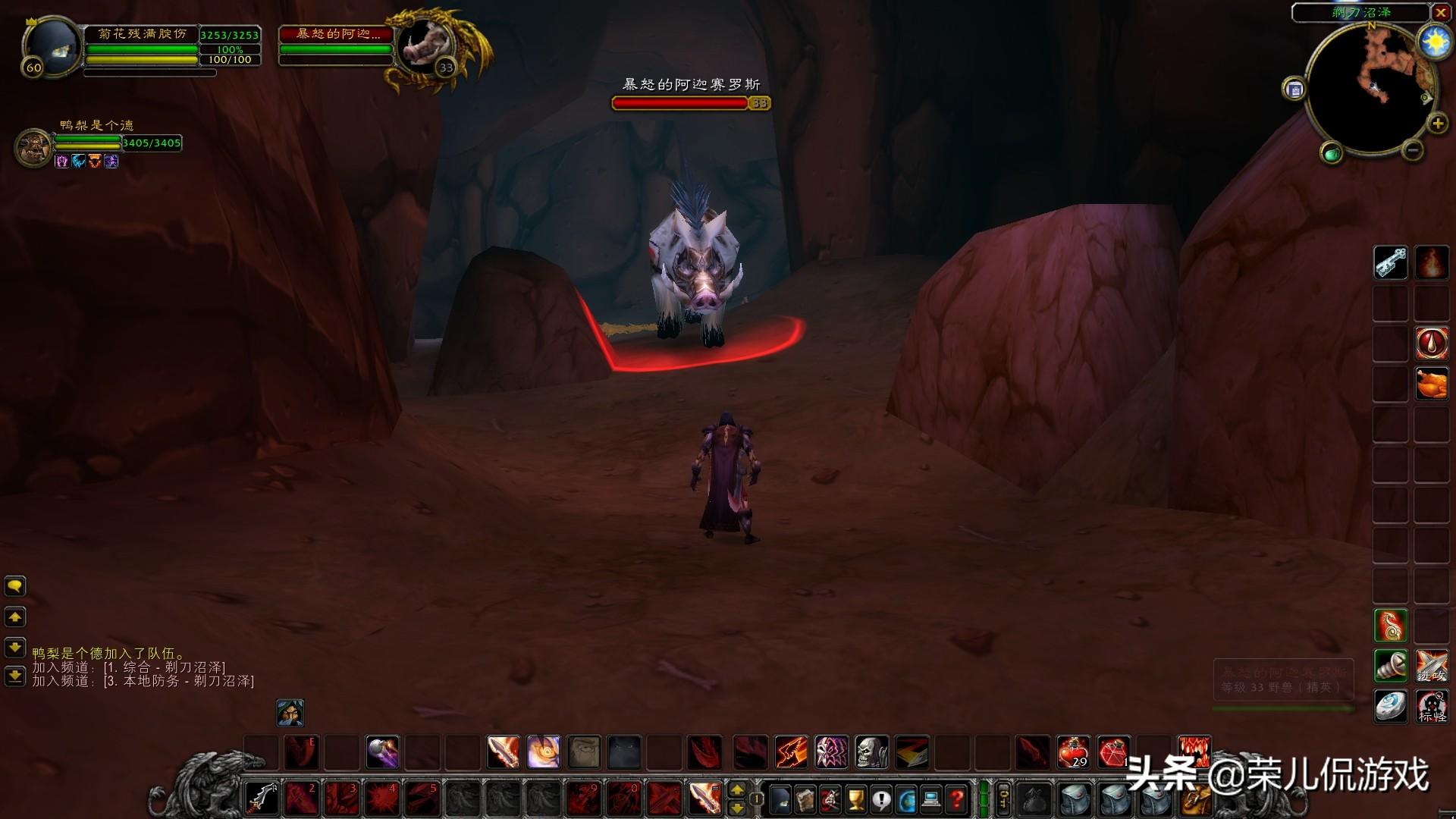The height and width of the screenshot is (819, 1456).
Task: Open the red question mark help menu
Action: click(x=957, y=799)
